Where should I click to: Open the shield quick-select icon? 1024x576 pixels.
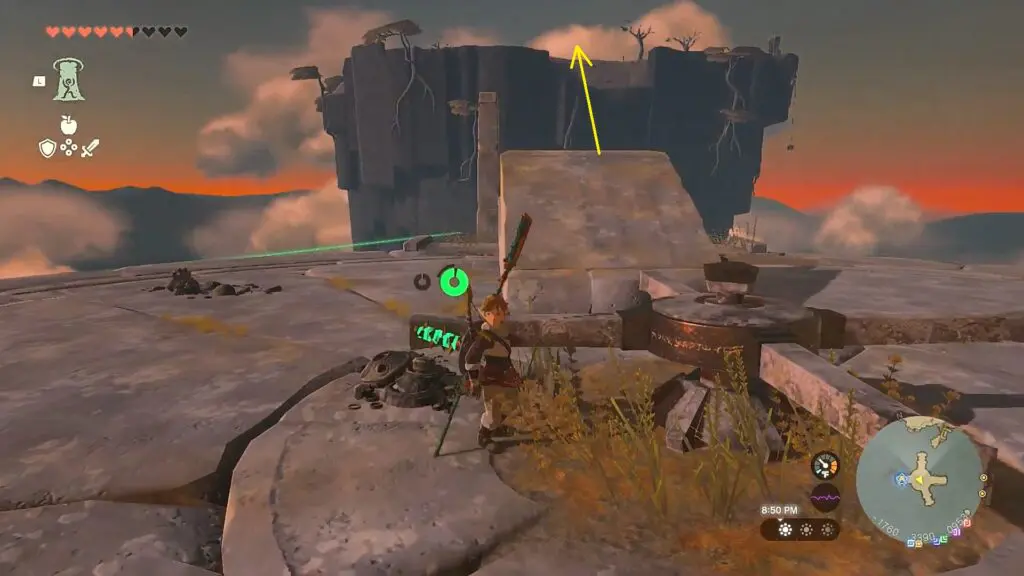(x=47, y=148)
